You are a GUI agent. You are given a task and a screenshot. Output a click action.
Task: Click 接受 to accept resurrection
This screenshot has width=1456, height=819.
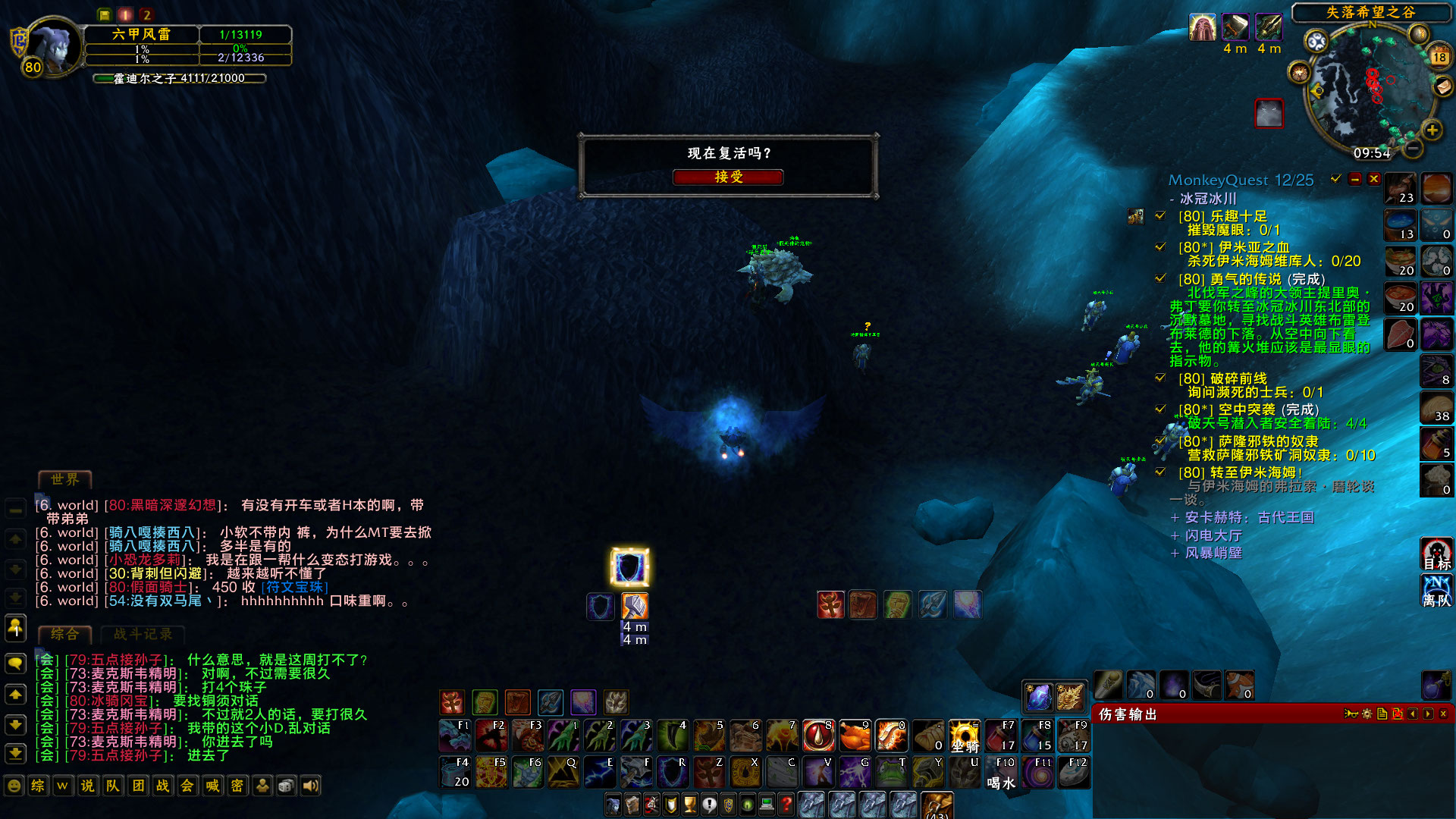pyautogui.click(x=728, y=177)
